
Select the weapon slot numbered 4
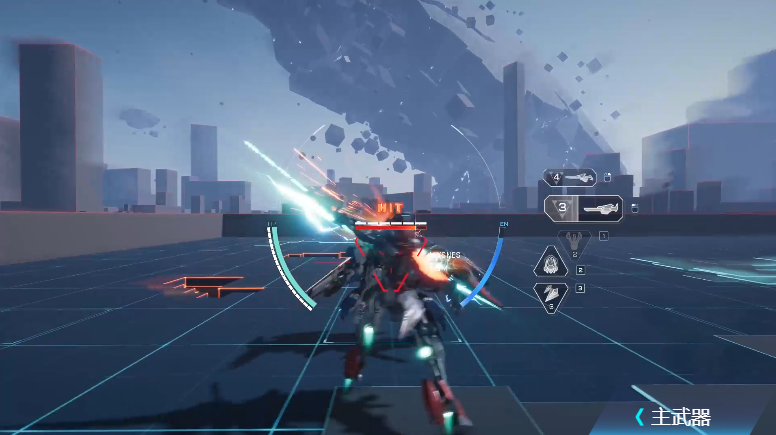(570, 178)
